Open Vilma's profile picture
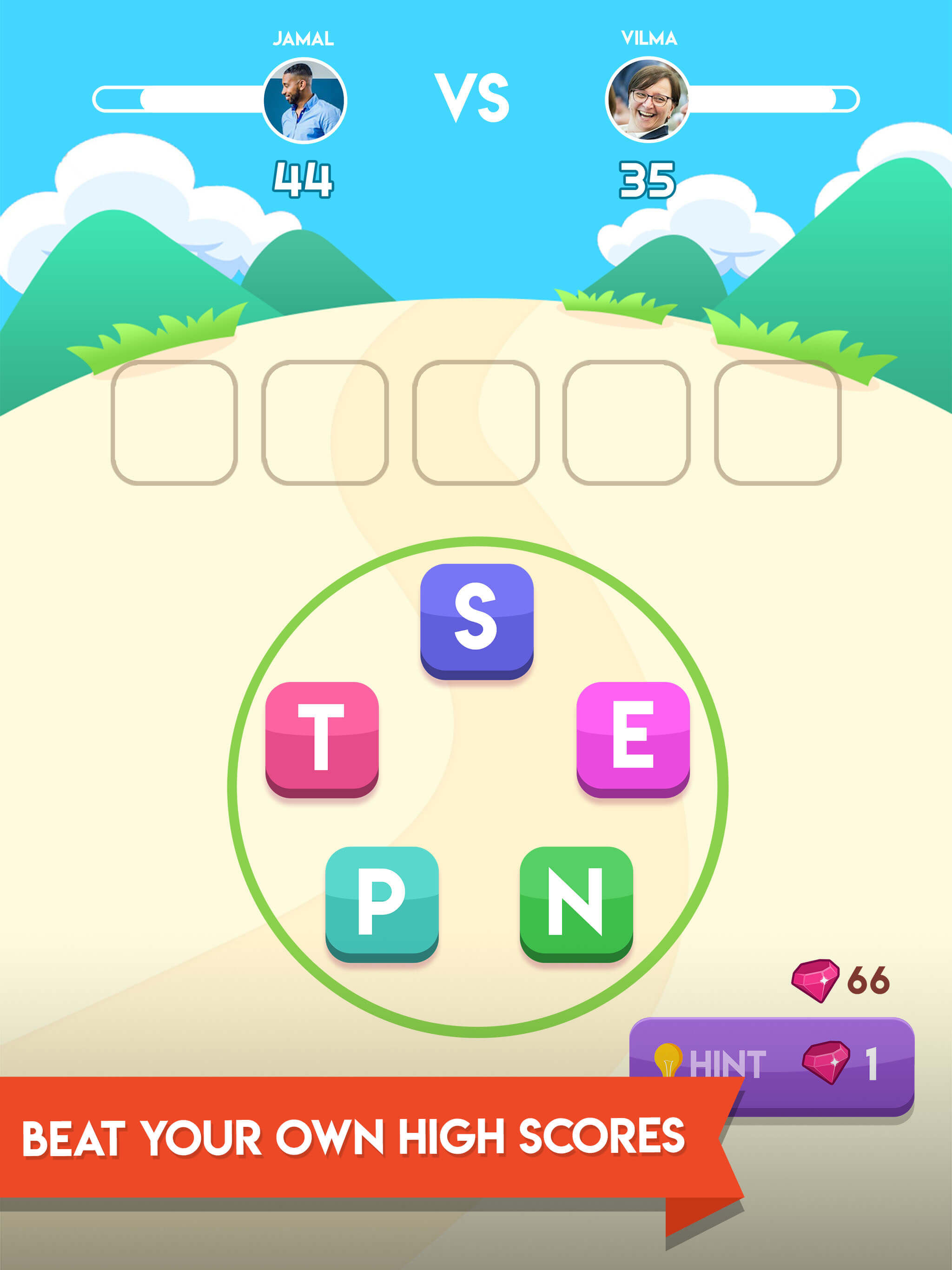The width and height of the screenshot is (952, 1270). [649, 100]
